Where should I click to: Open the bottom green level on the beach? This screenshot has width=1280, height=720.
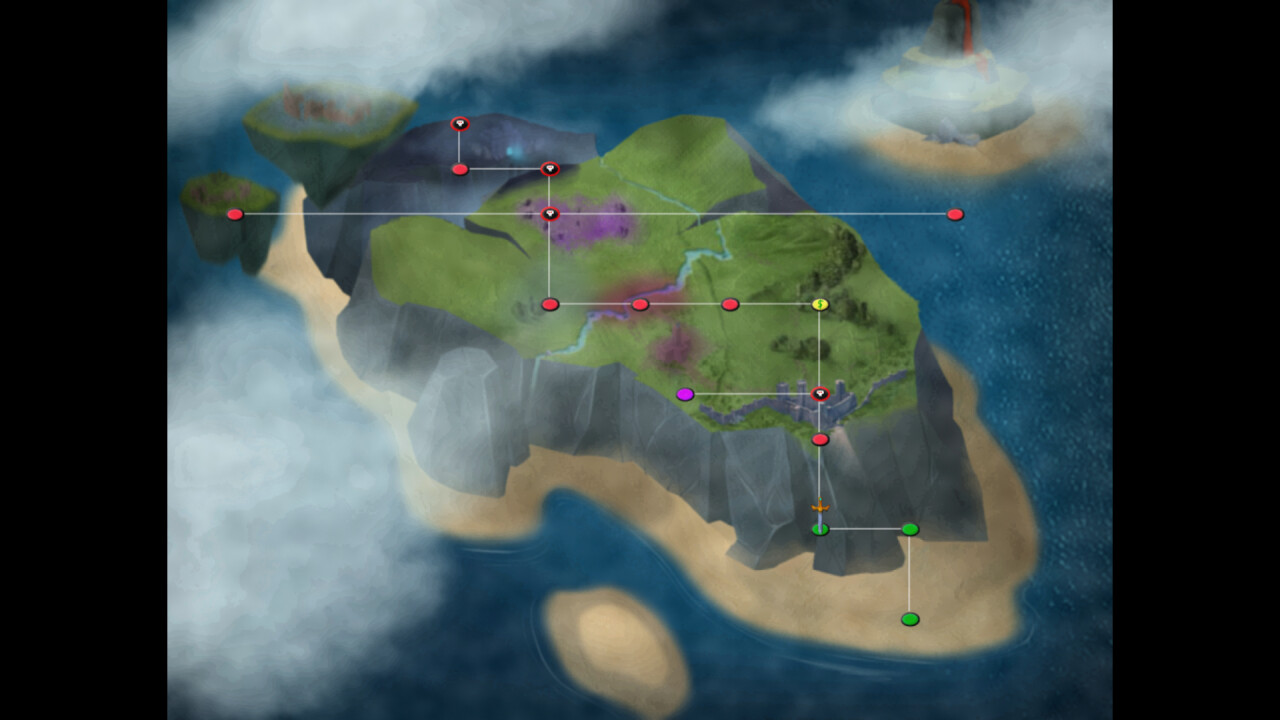[x=909, y=619]
